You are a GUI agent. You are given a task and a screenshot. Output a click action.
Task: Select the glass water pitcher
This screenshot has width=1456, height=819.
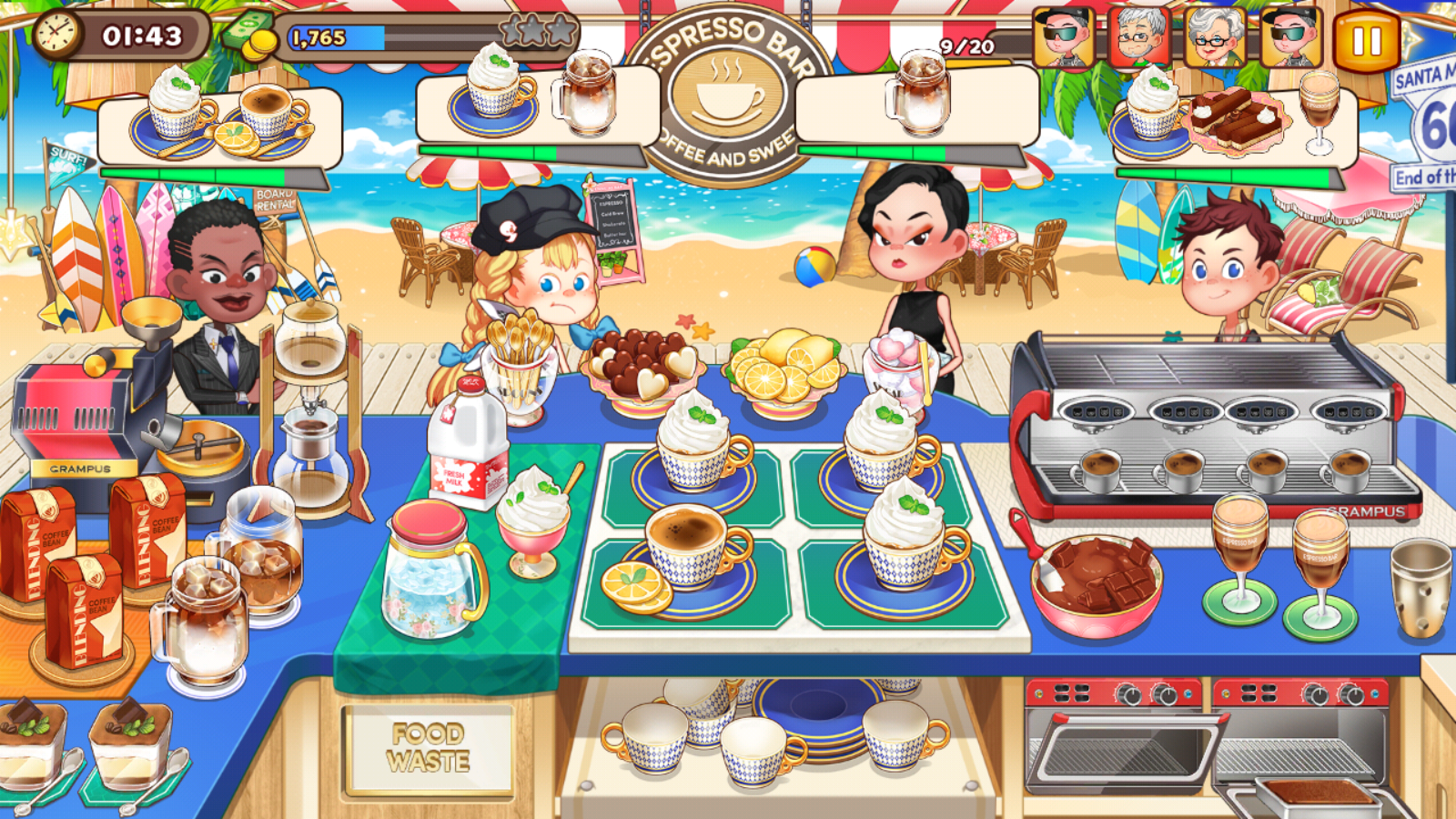tap(431, 571)
